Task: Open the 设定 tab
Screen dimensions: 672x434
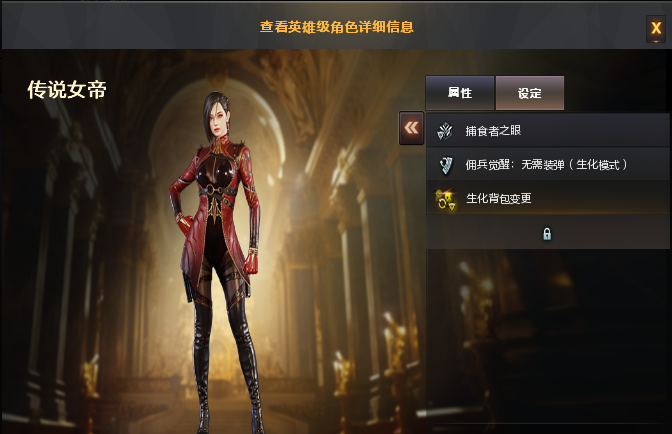Action: pos(529,93)
